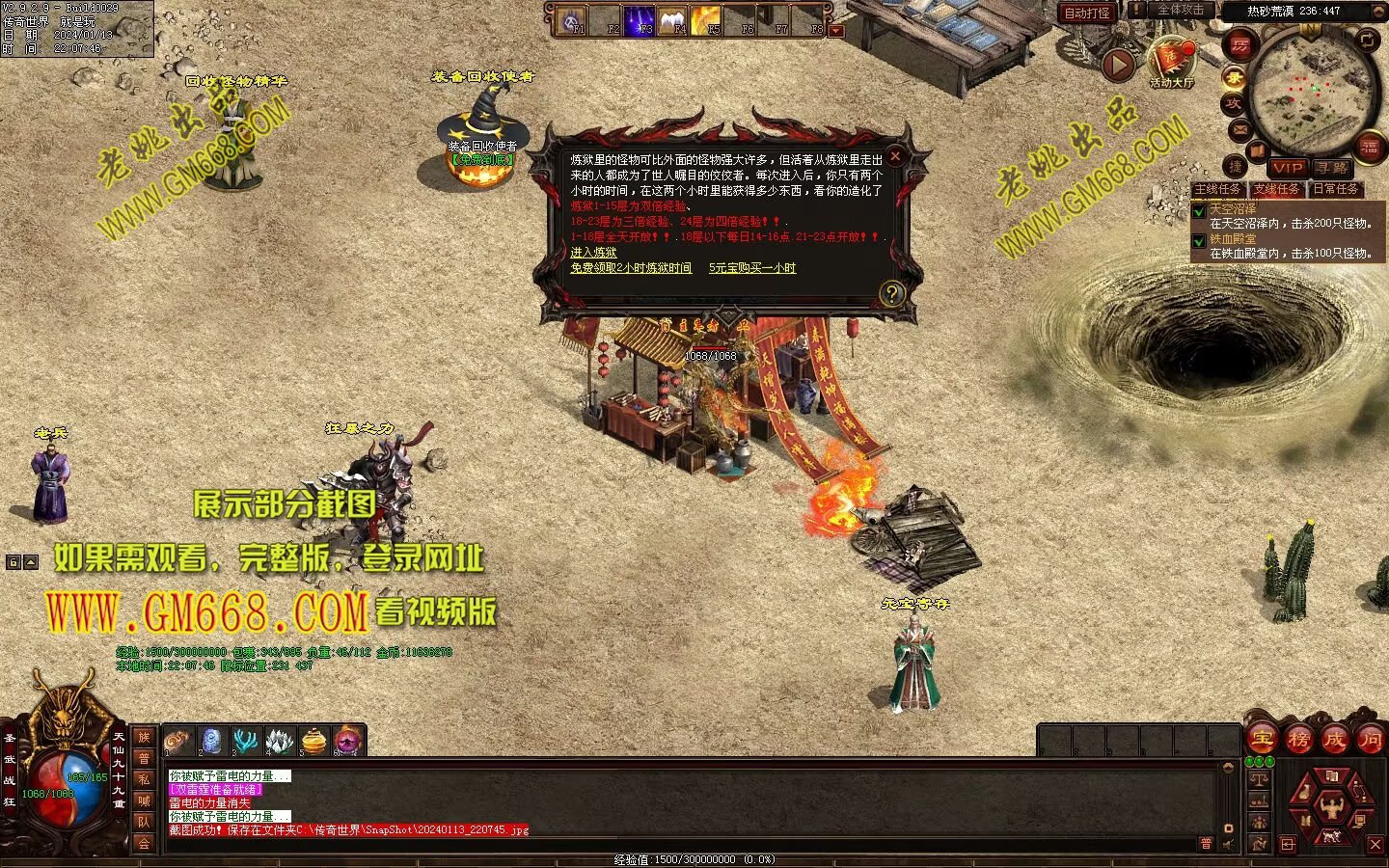Choose the 进入炼狱 dialogue option
The height and width of the screenshot is (868, 1389).
pyautogui.click(x=593, y=253)
